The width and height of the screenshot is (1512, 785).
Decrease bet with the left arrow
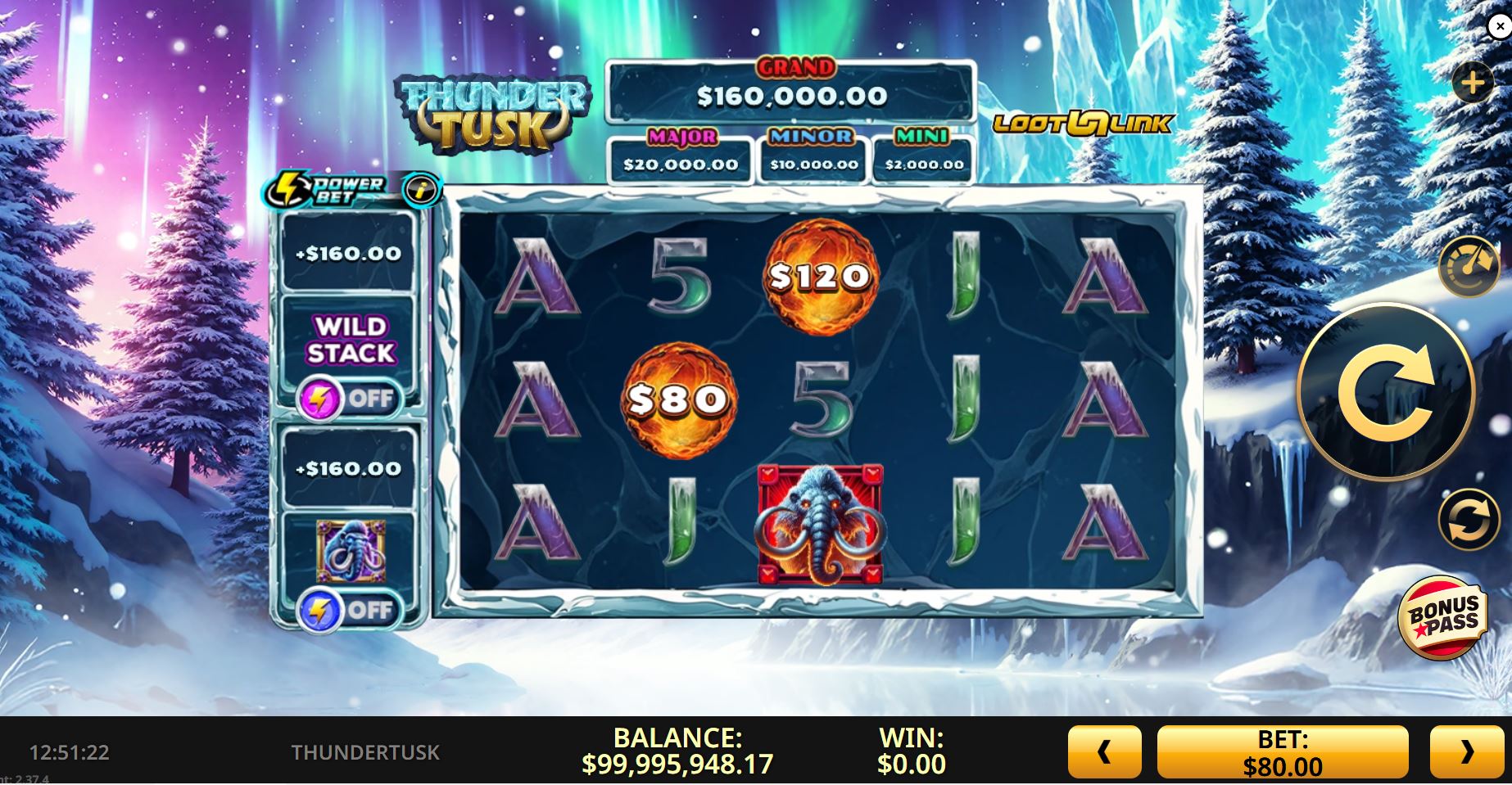coord(1106,750)
